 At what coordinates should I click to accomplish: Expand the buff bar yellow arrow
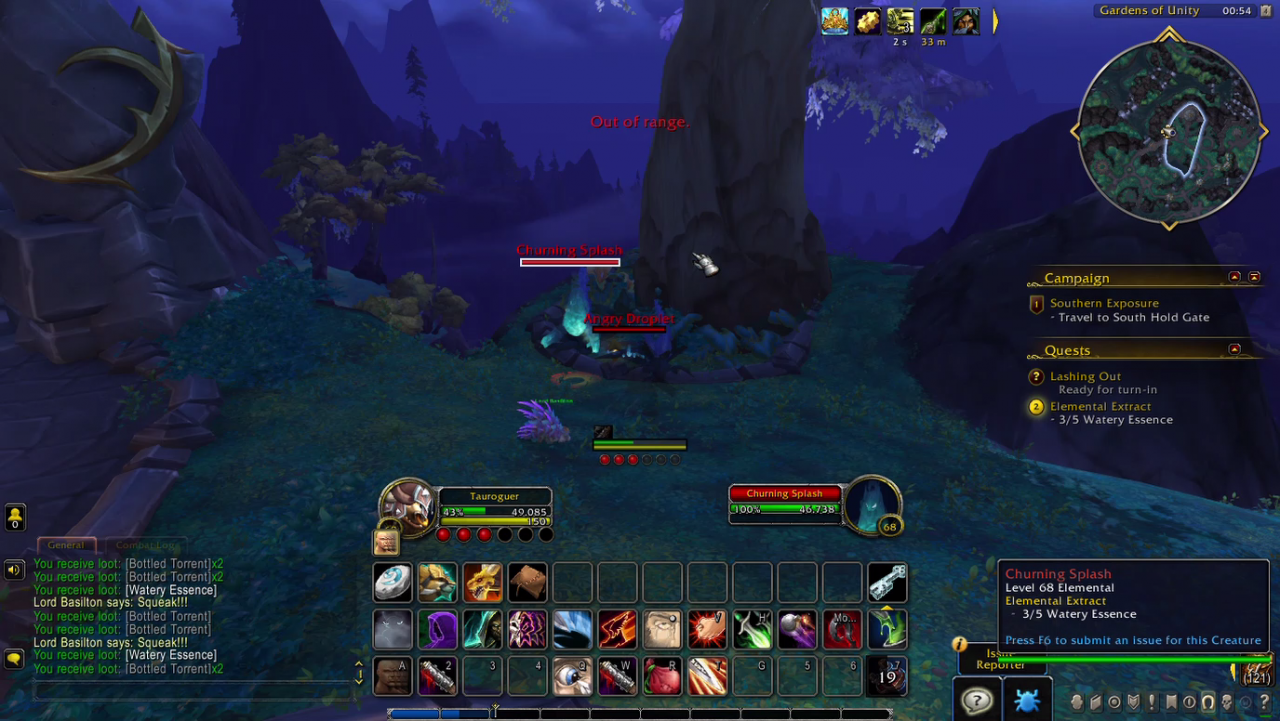click(995, 21)
